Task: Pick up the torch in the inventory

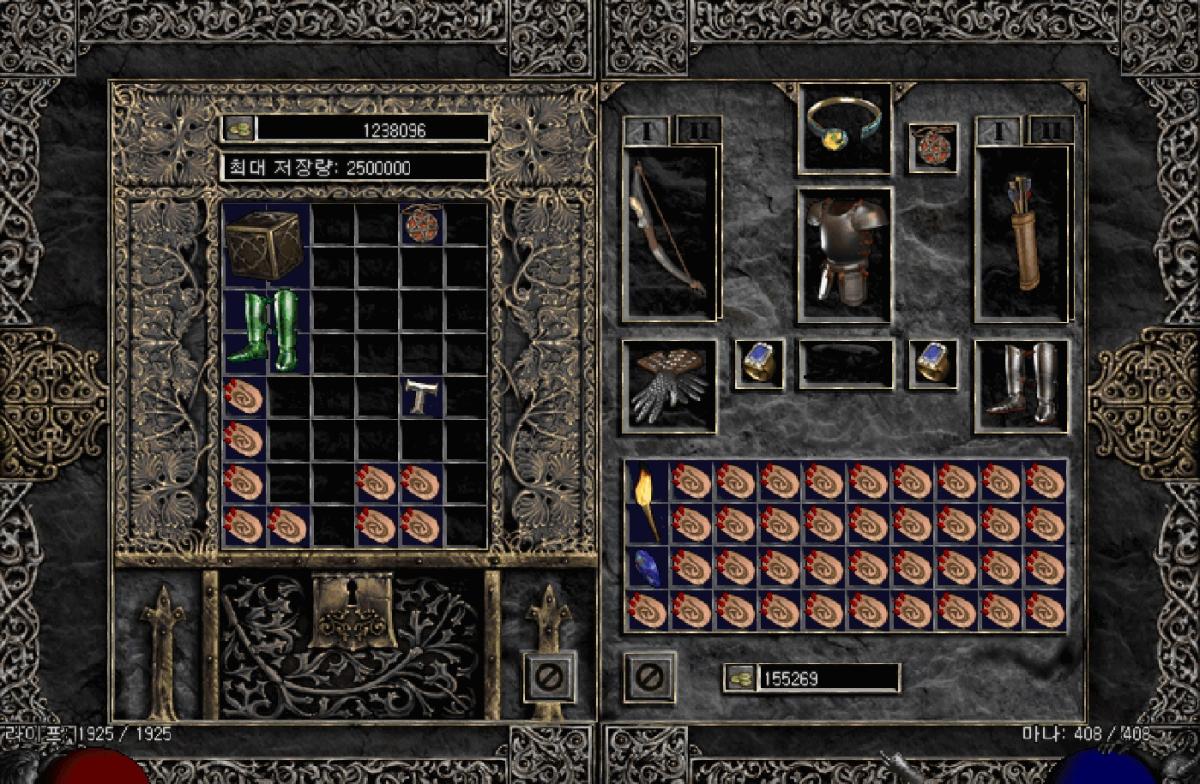Action: click(645, 503)
